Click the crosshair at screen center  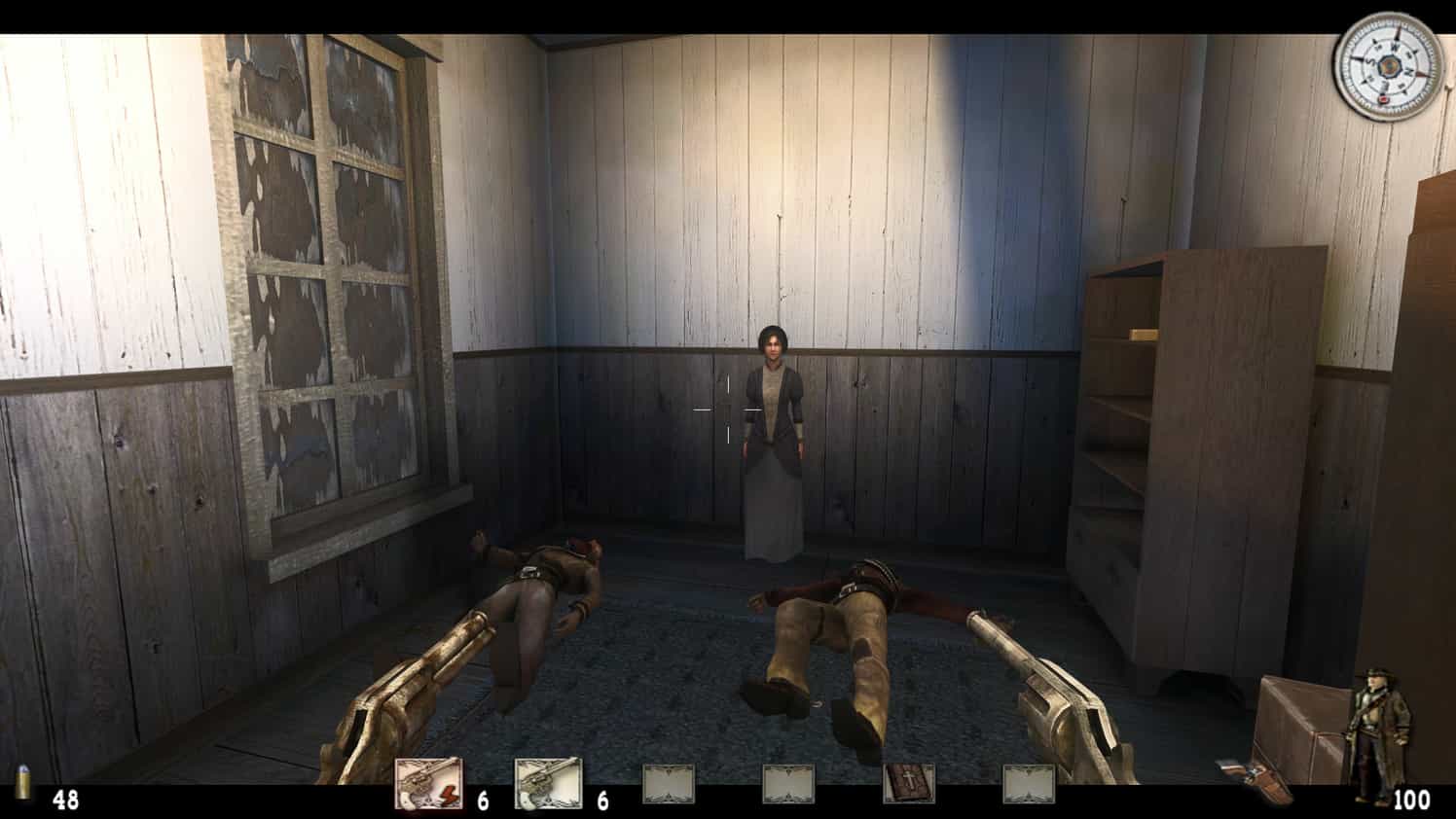(x=728, y=409)
